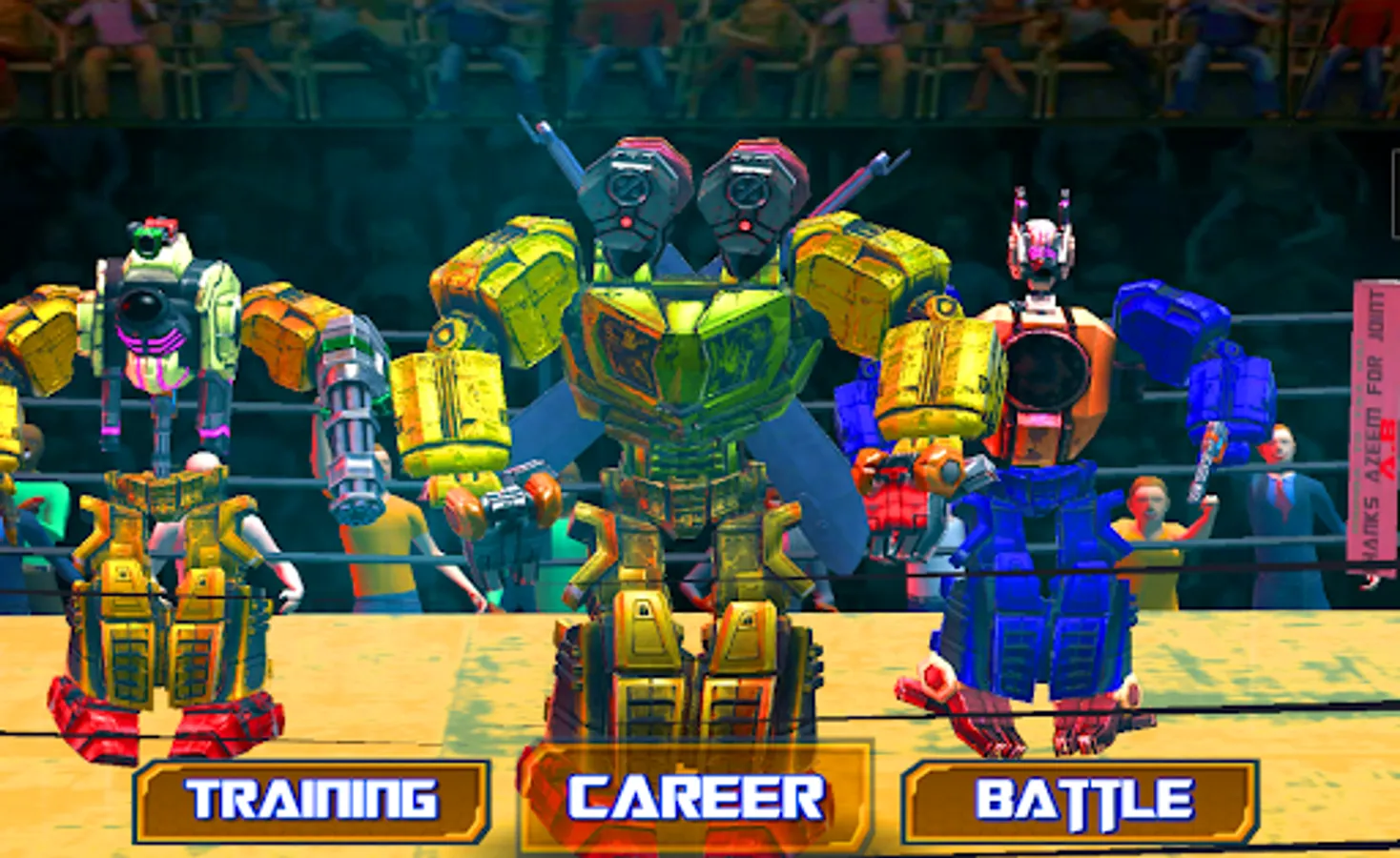The width and height of the screenshot is (1400, 858).
Task: Click the minigun weapon on the left robot
Action: (353, 419)
